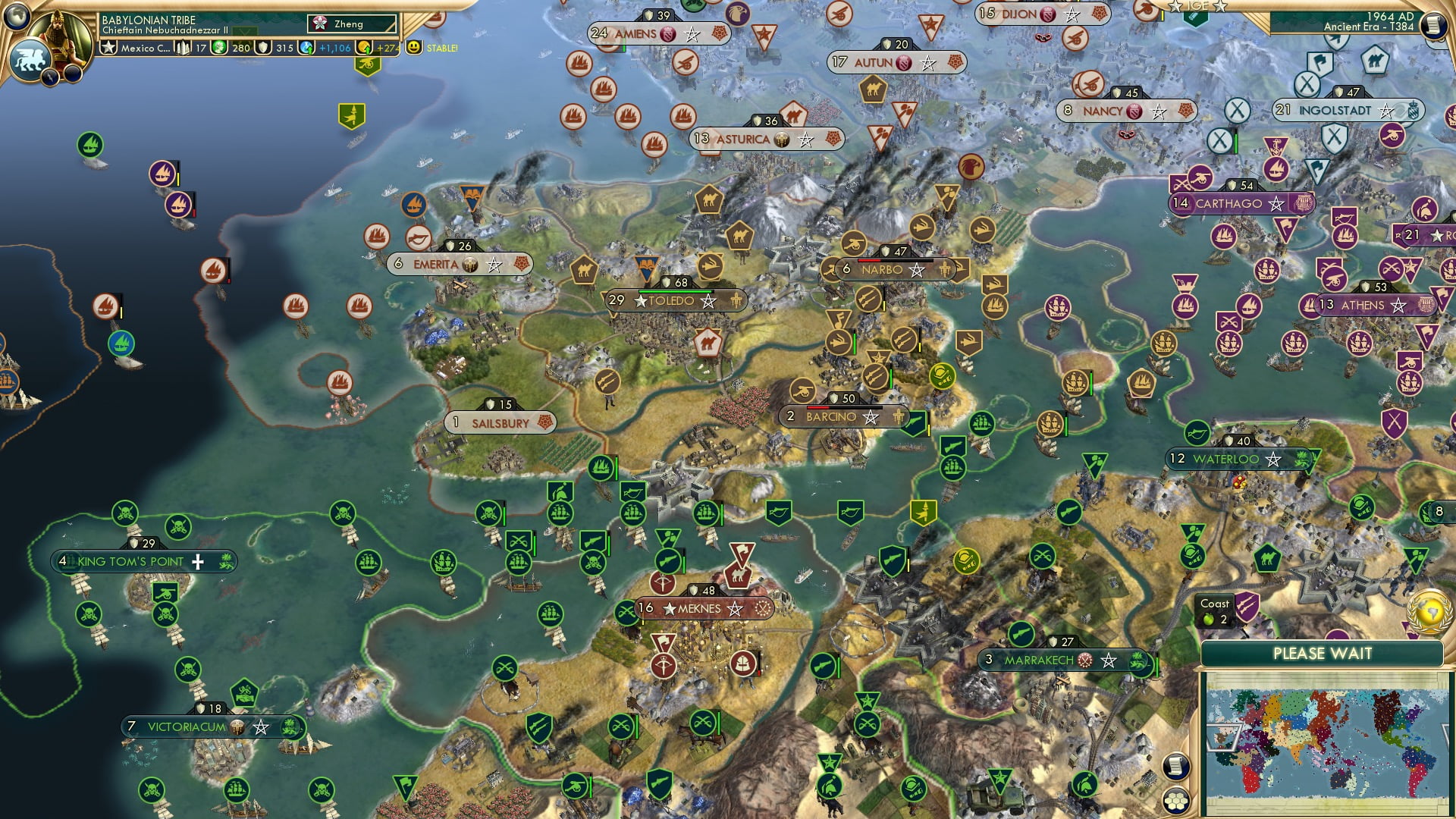This screenshot has width=1456, height=819.
Task: Click the world minimap thumbnail
Action: pos(1327,739)
